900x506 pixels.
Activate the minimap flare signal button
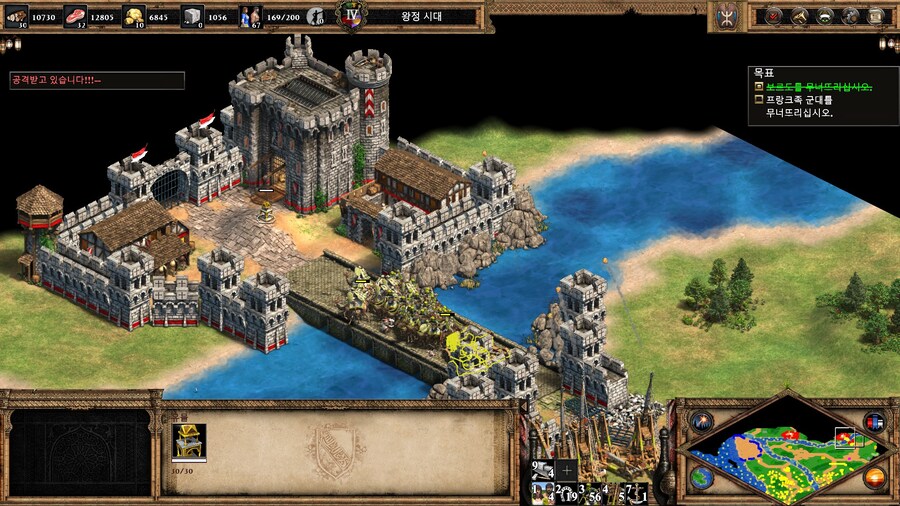(x=699, y=421)
